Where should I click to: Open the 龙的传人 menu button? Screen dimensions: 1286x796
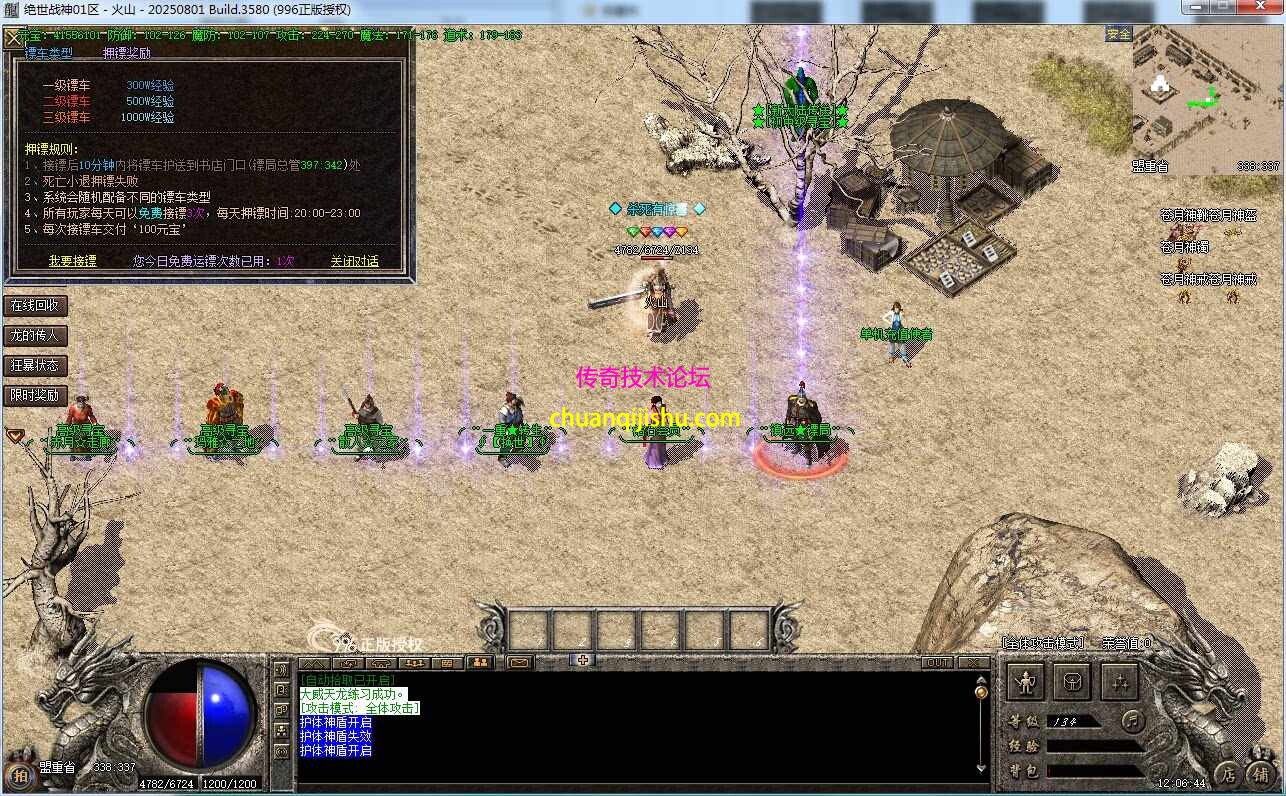click(x=35, y=335)
